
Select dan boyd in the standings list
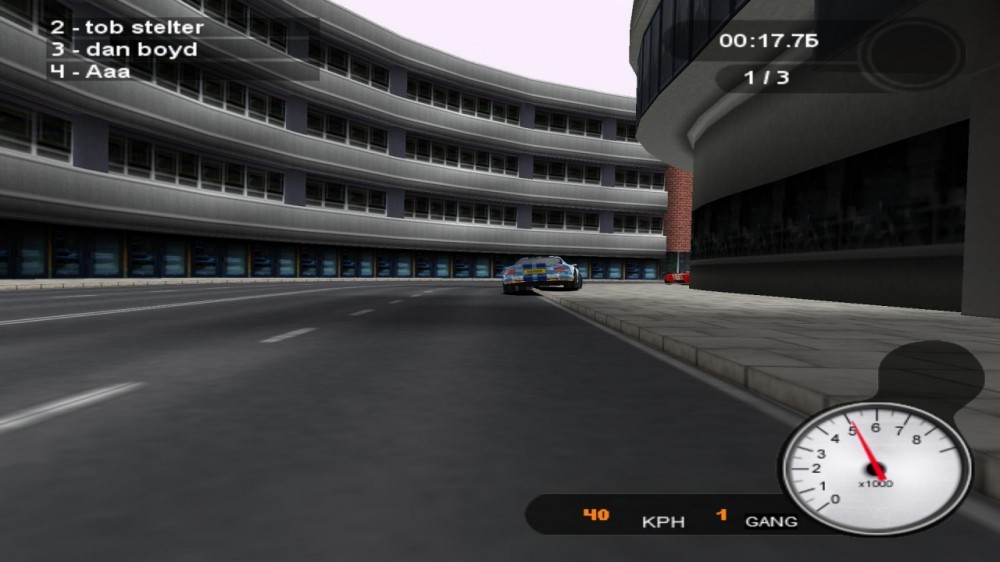pyautogui.click(x=122, y=49)
